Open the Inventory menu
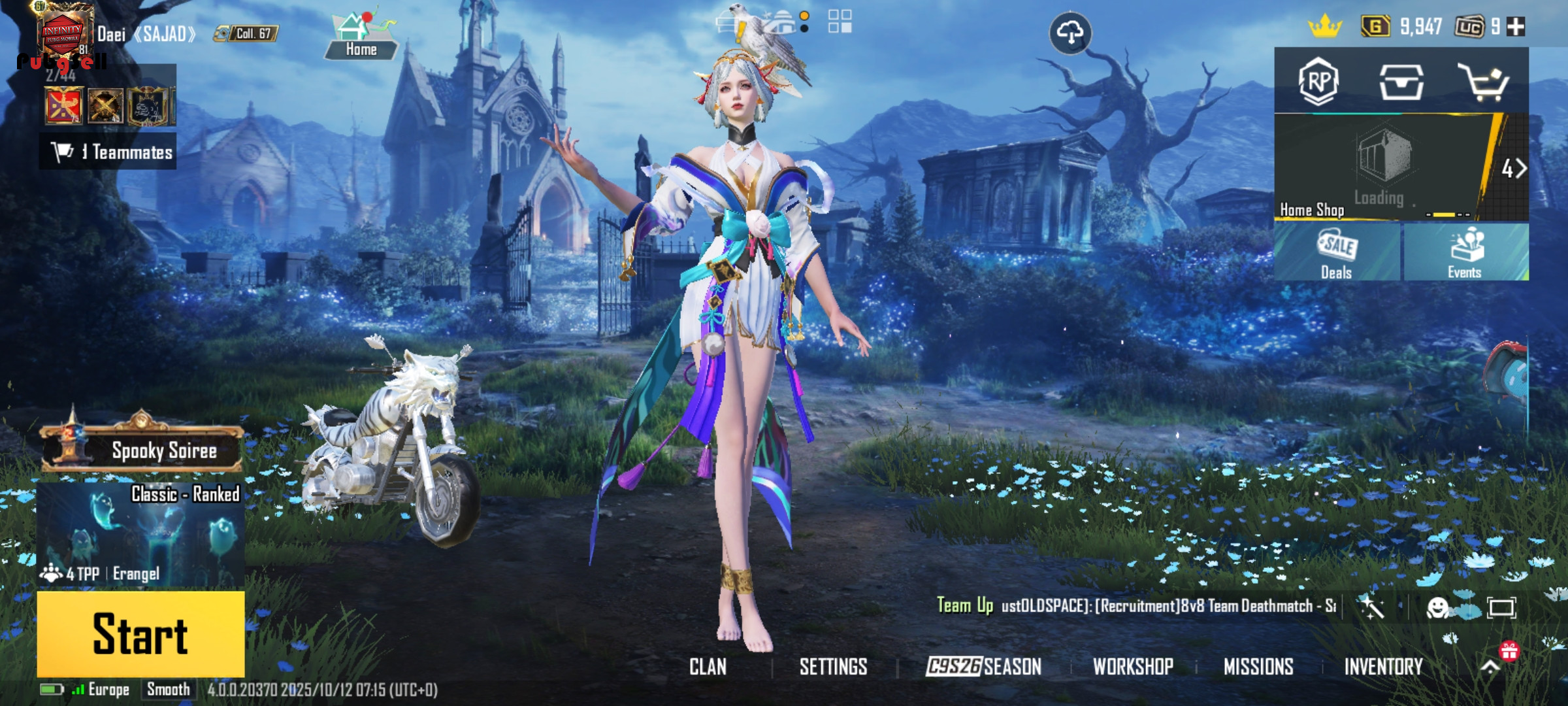The width and height of the screenshot is (1568, 706). [x=1383, y=667]
